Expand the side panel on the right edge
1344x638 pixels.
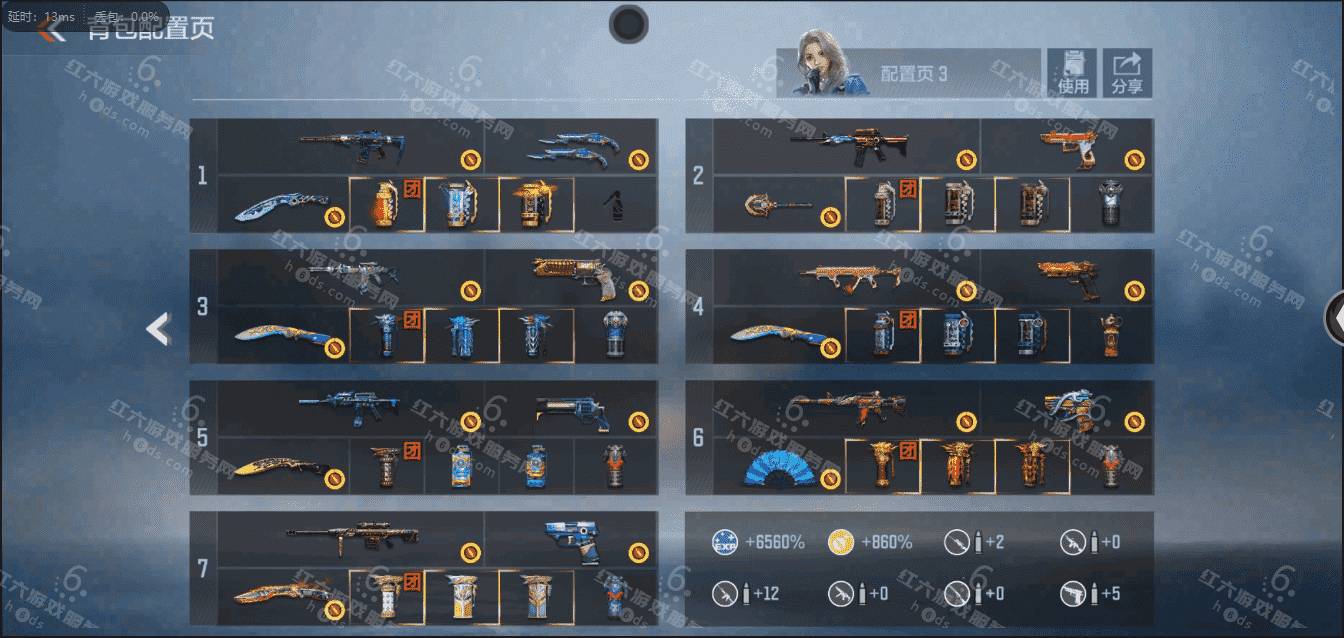(x=1334, y=318)
